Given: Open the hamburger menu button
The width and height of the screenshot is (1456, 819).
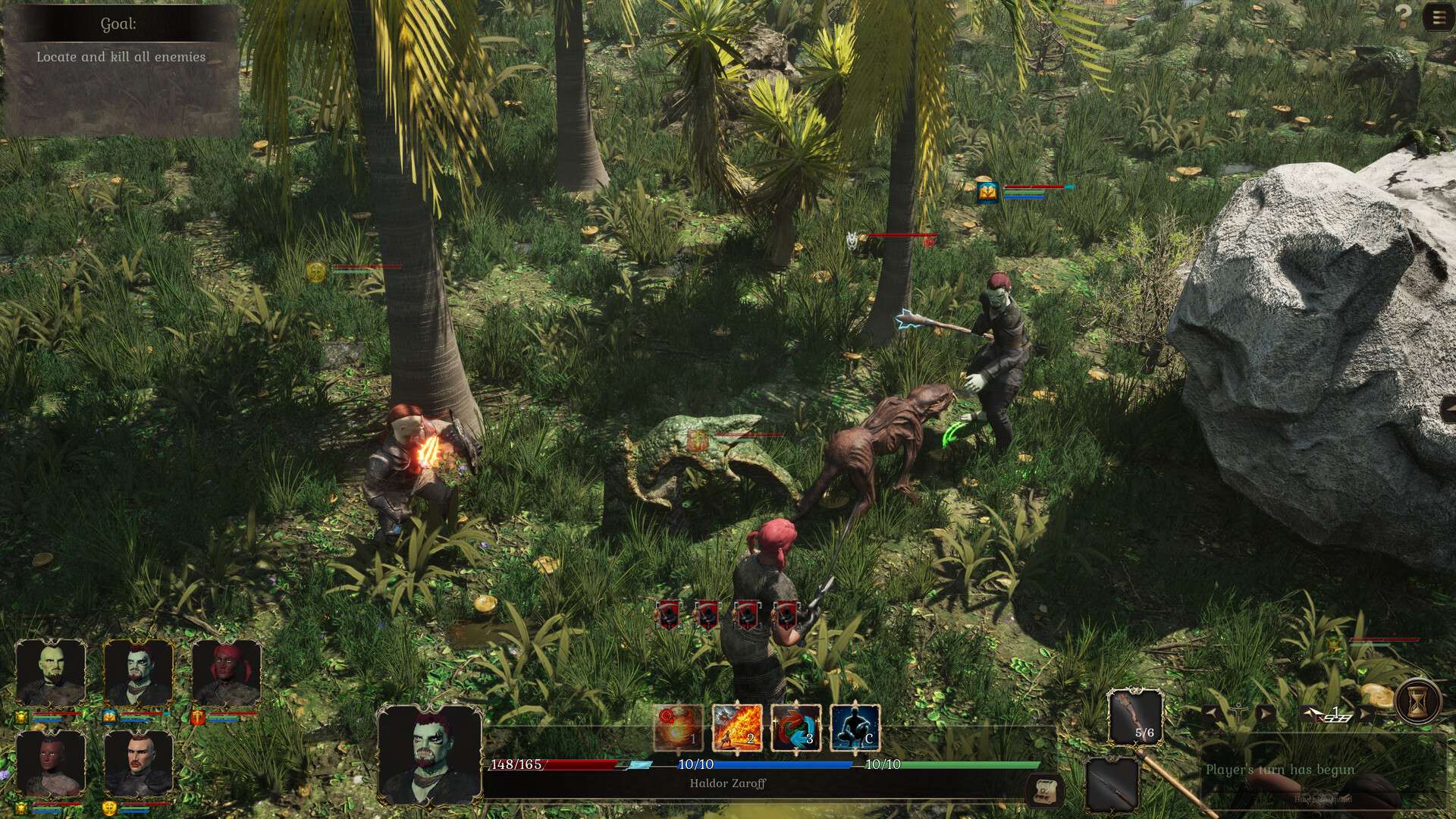Looking at the screenshot, I should [1438, 18].
